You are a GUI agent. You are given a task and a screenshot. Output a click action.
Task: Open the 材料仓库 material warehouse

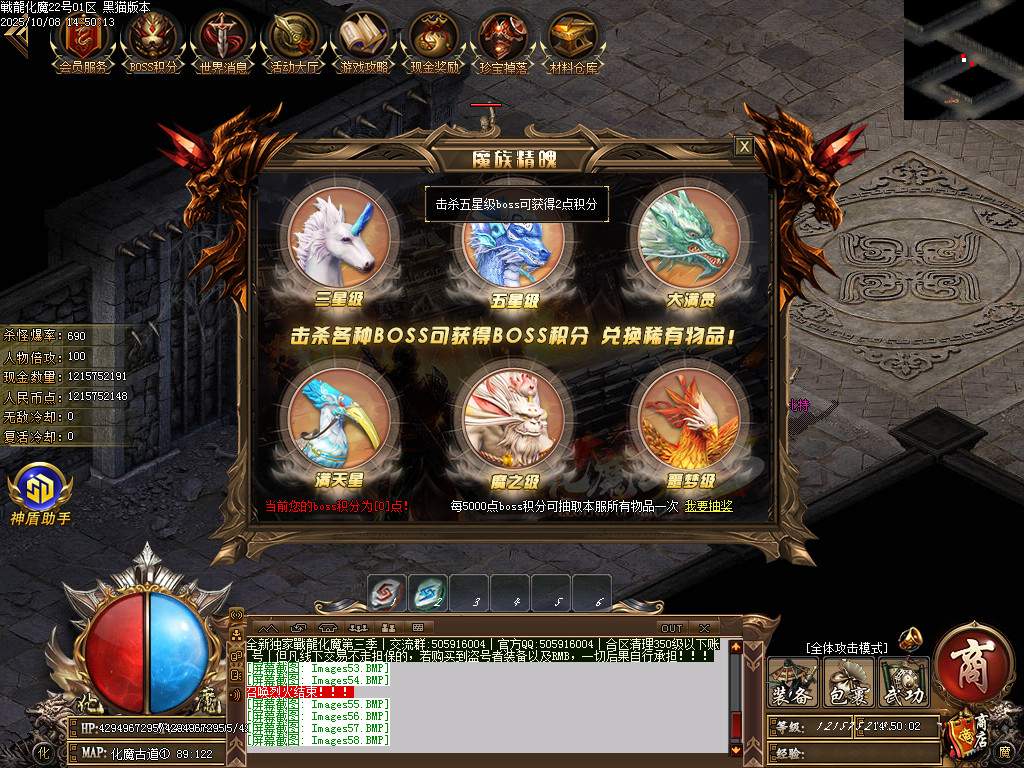574,40
